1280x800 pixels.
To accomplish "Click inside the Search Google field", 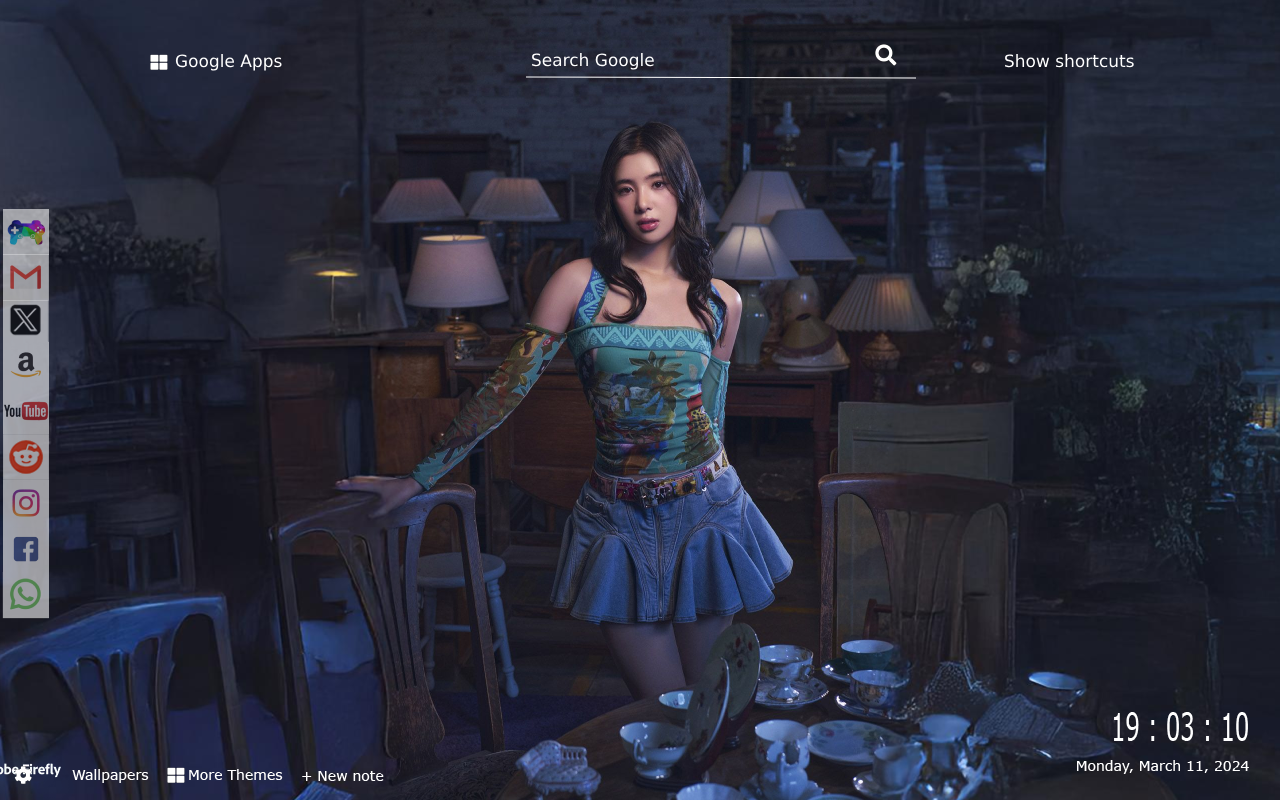I will click(x=700, y=60).
